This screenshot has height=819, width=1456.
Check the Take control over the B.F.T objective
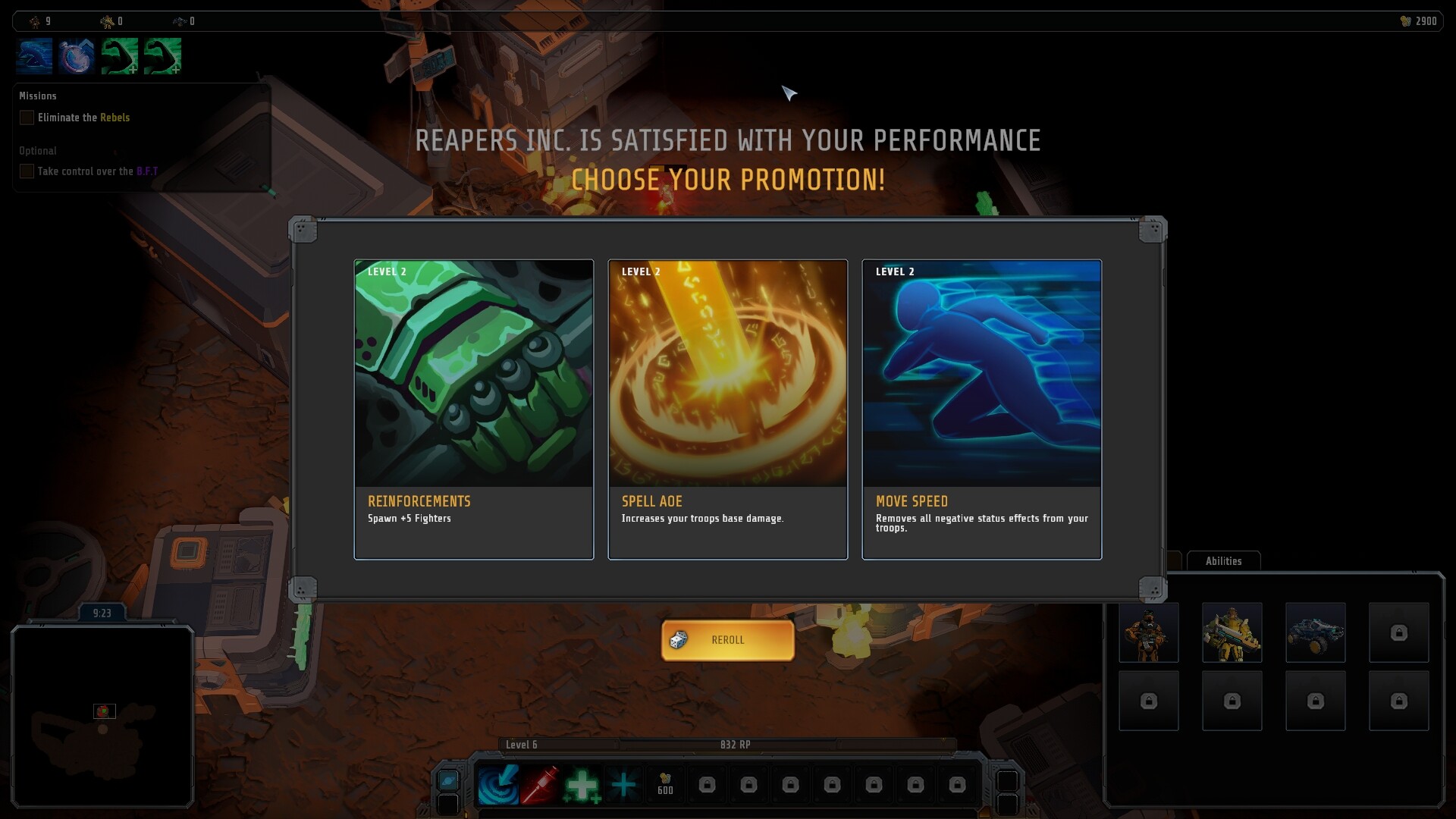(27, 171)
